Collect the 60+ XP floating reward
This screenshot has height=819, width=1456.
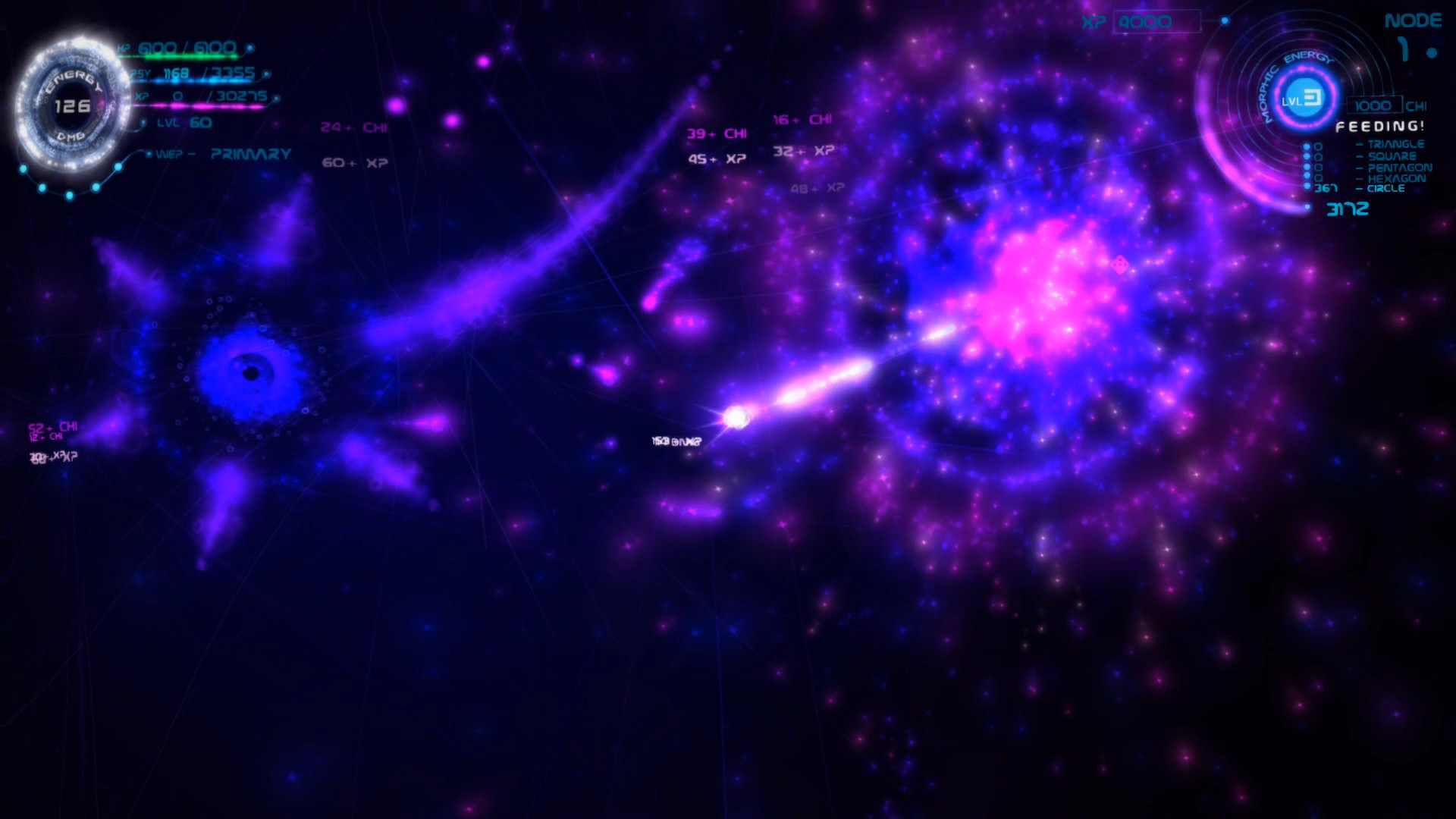[x=354, y=162]
